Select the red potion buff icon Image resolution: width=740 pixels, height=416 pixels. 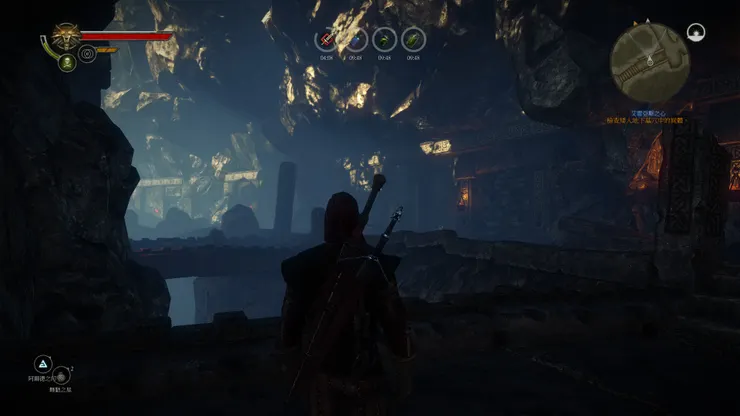tap(327, 39)
